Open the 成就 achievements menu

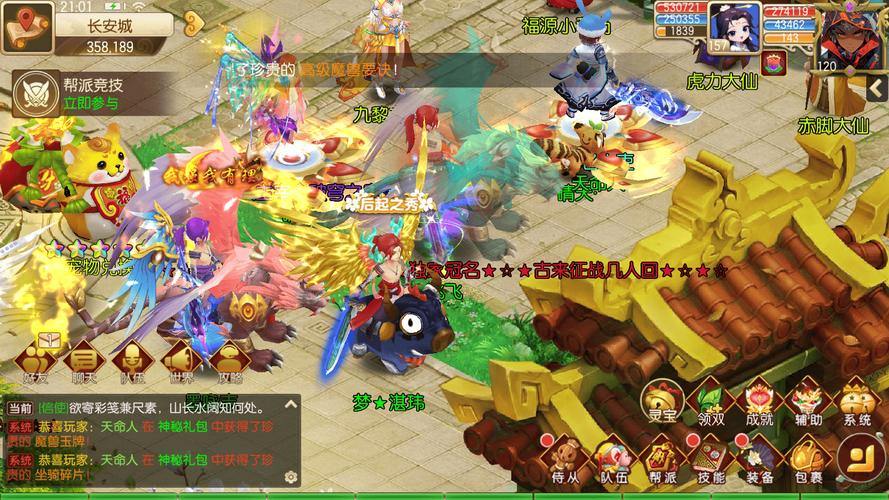[x=759, y=402]
